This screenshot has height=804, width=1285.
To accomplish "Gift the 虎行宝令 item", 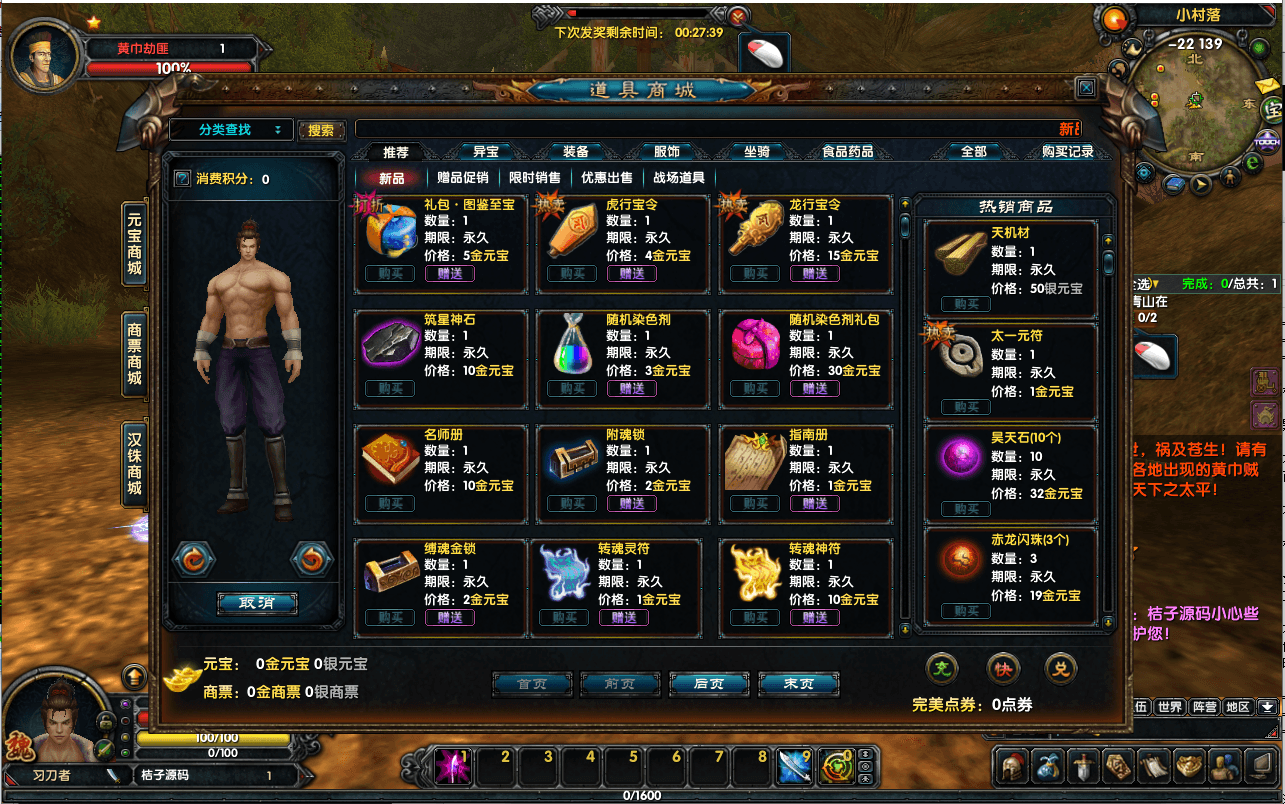I will click(632, 274).
